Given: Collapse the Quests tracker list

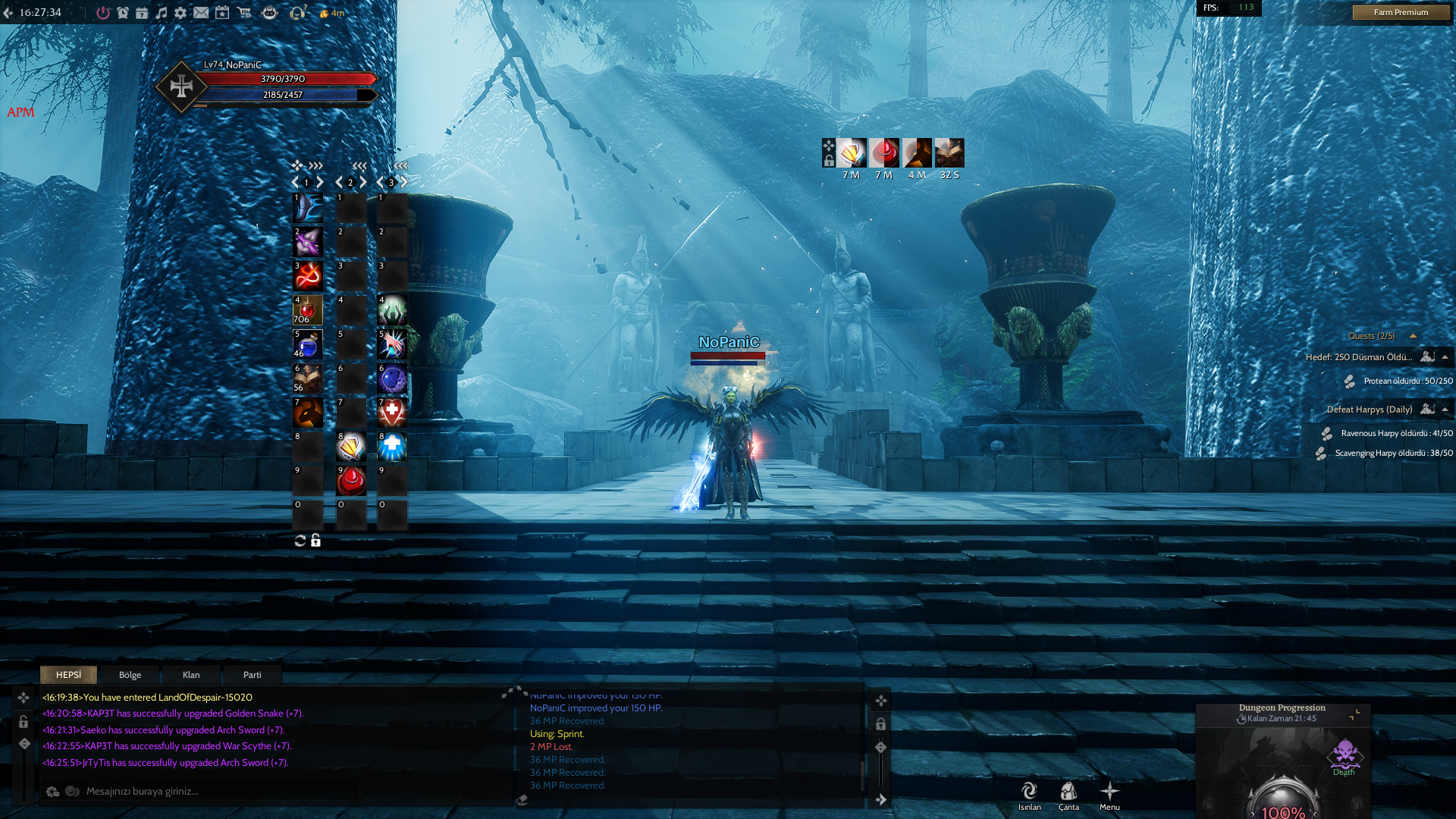Looking at the screenshot, I should tap(1413, 336).
